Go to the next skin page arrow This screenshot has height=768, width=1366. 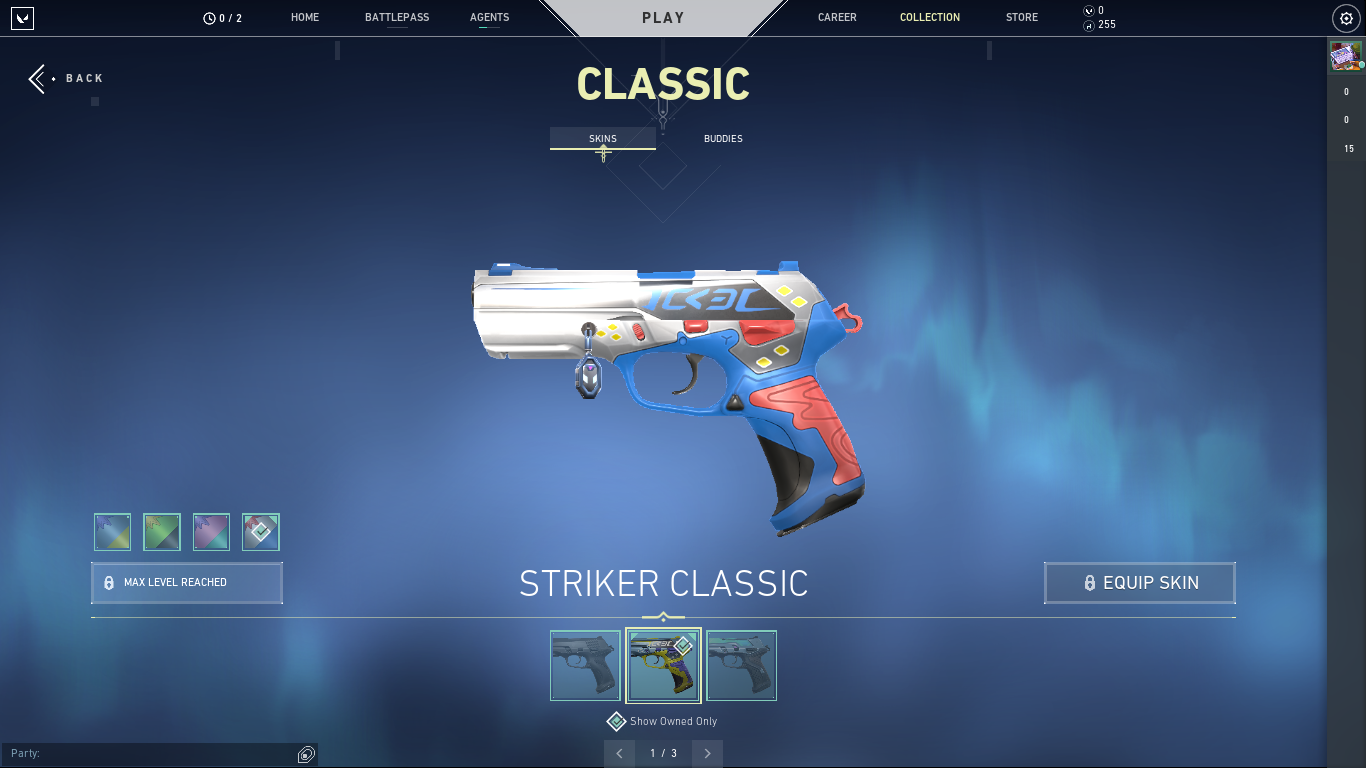[707, 753]
